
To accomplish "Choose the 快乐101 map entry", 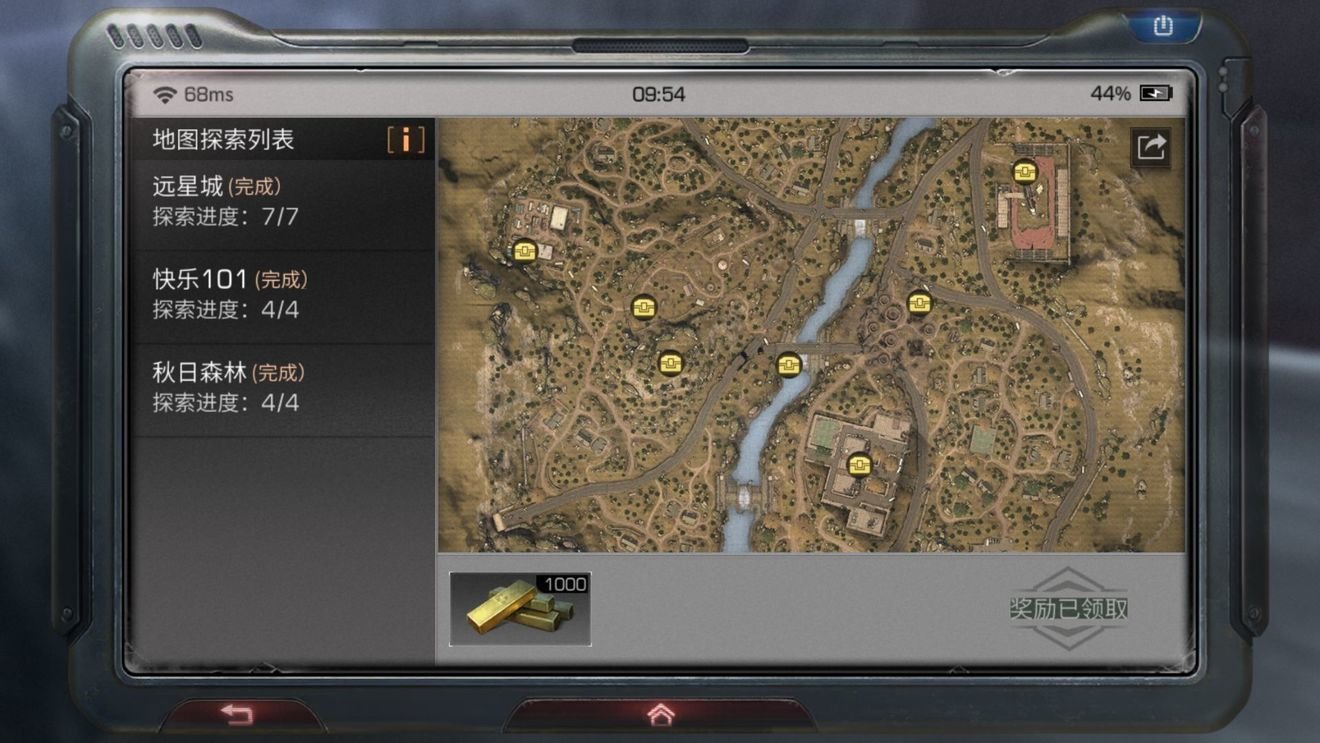I will click(x=282, y=294).
